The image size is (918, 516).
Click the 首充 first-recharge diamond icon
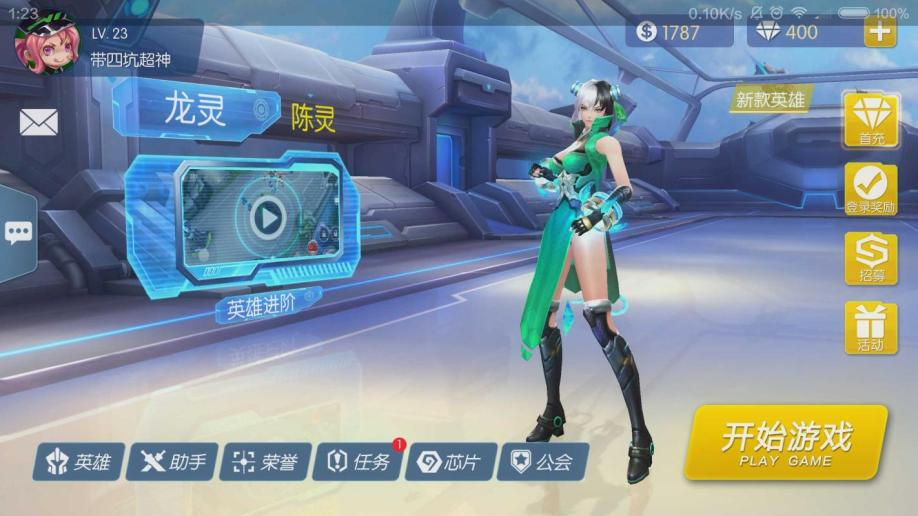pyautogui.click(x=870, y=117)
